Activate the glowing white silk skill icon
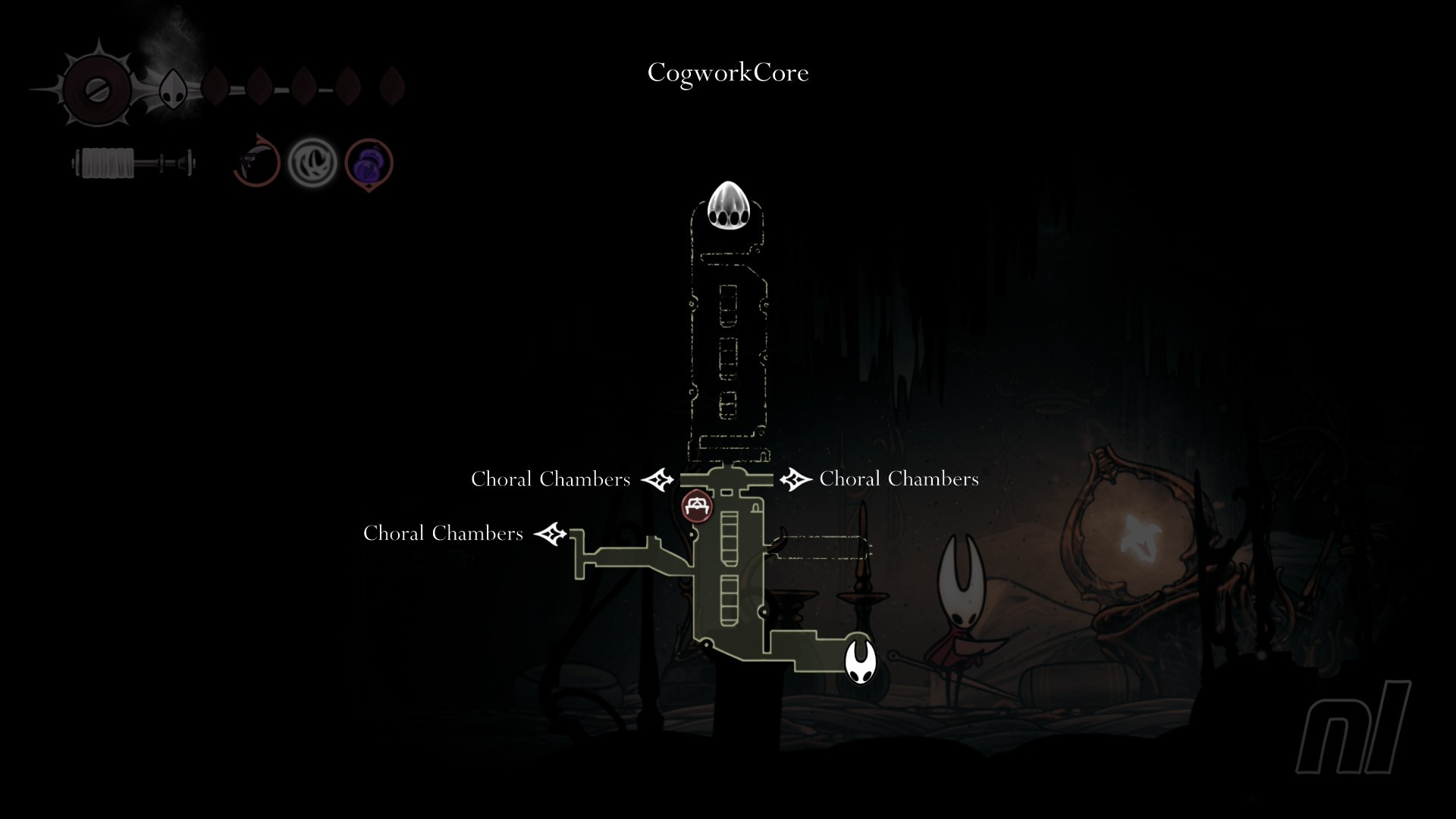The width and height of the screenshot is (1456, 819). pos(312,162)
